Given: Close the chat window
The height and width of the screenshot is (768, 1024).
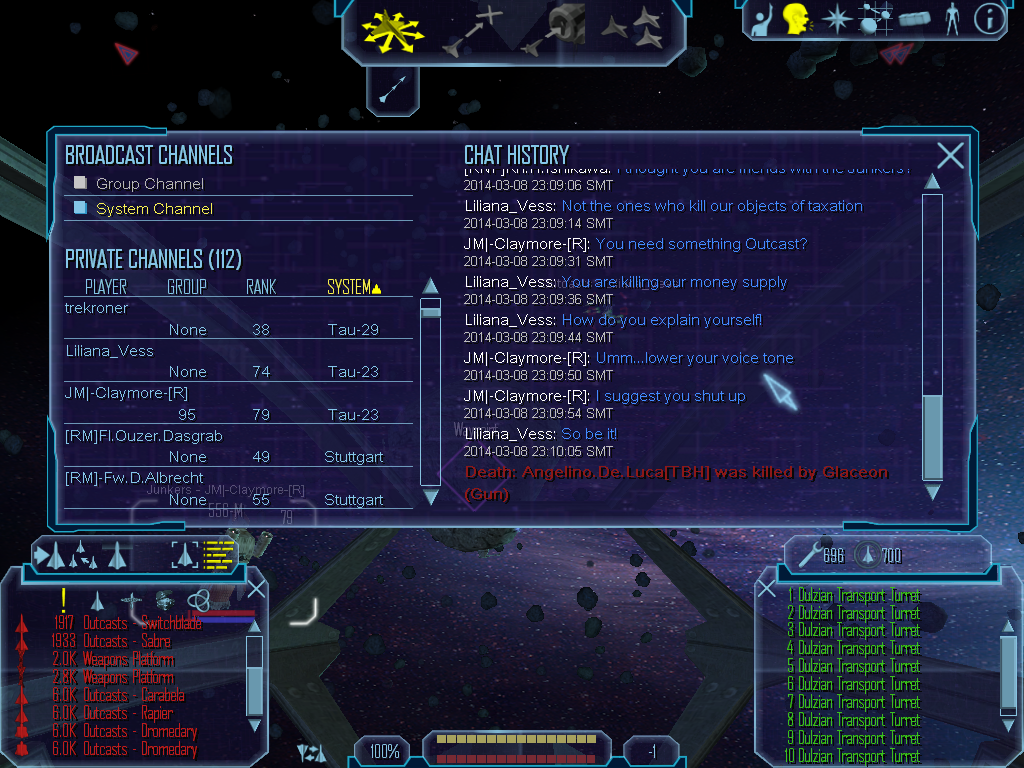Looking at the screenshot, I should click(950, 155).
